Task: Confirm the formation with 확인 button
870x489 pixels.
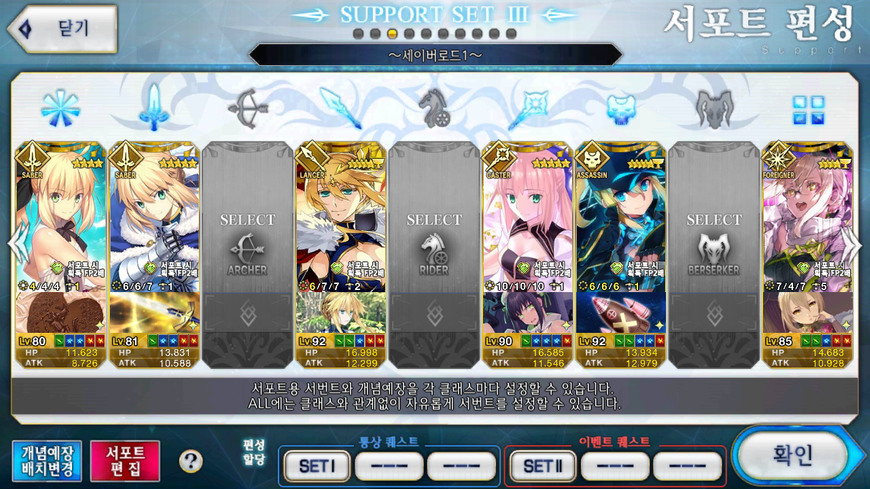Action: 793,456
